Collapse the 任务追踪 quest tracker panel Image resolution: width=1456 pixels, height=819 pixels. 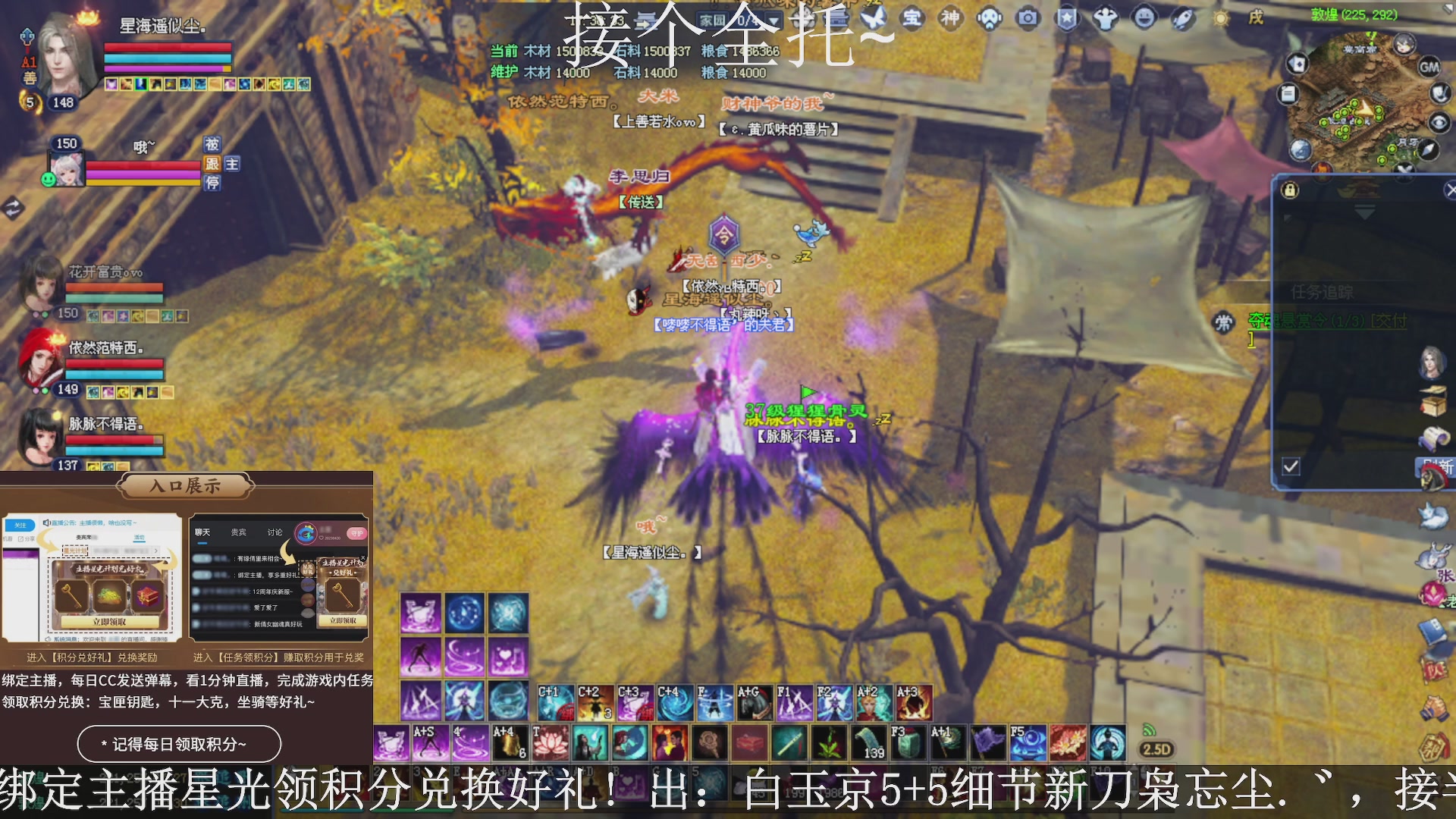point(1364,211)
